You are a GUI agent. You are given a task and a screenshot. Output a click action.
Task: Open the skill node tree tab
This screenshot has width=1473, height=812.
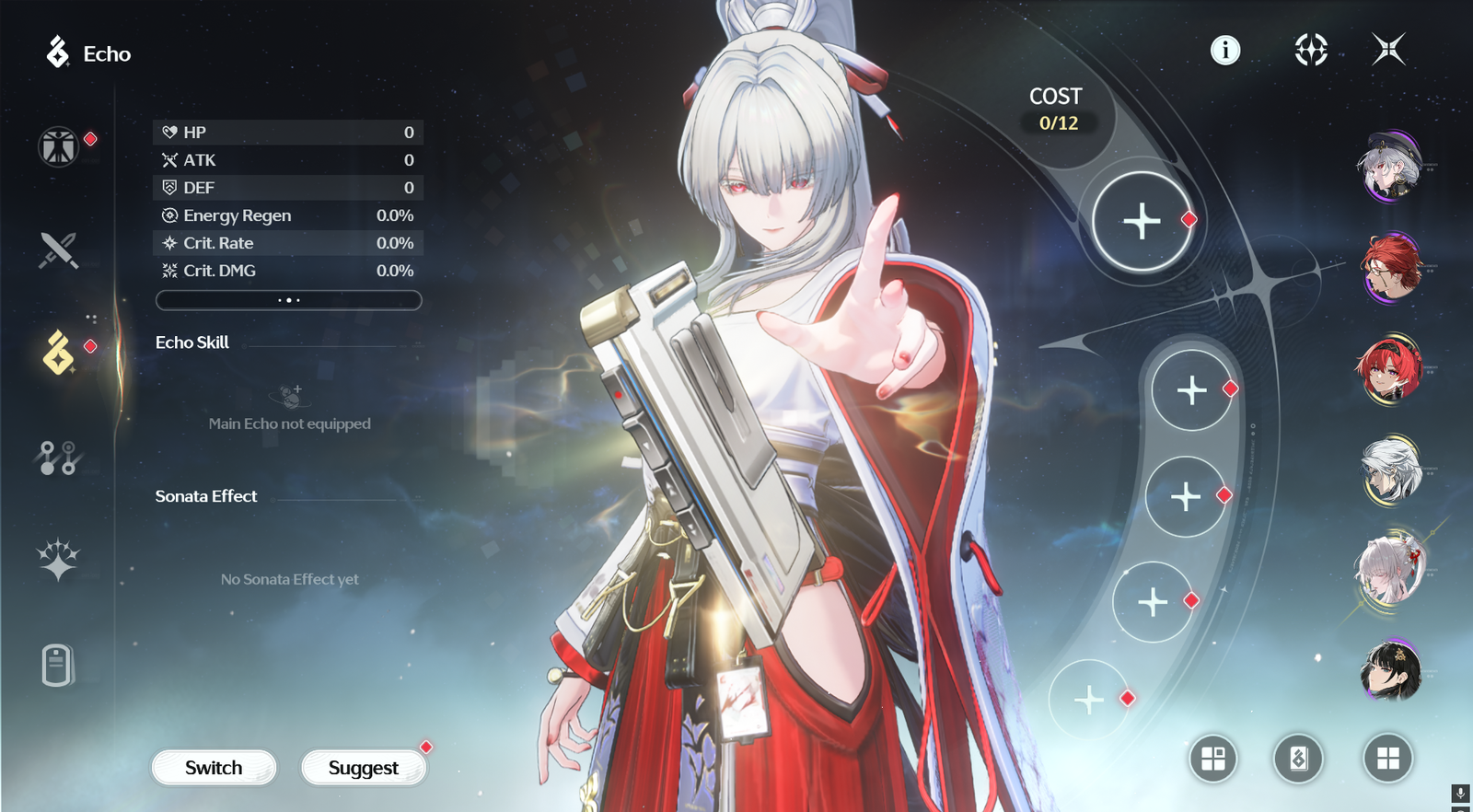tap(58, 457)
